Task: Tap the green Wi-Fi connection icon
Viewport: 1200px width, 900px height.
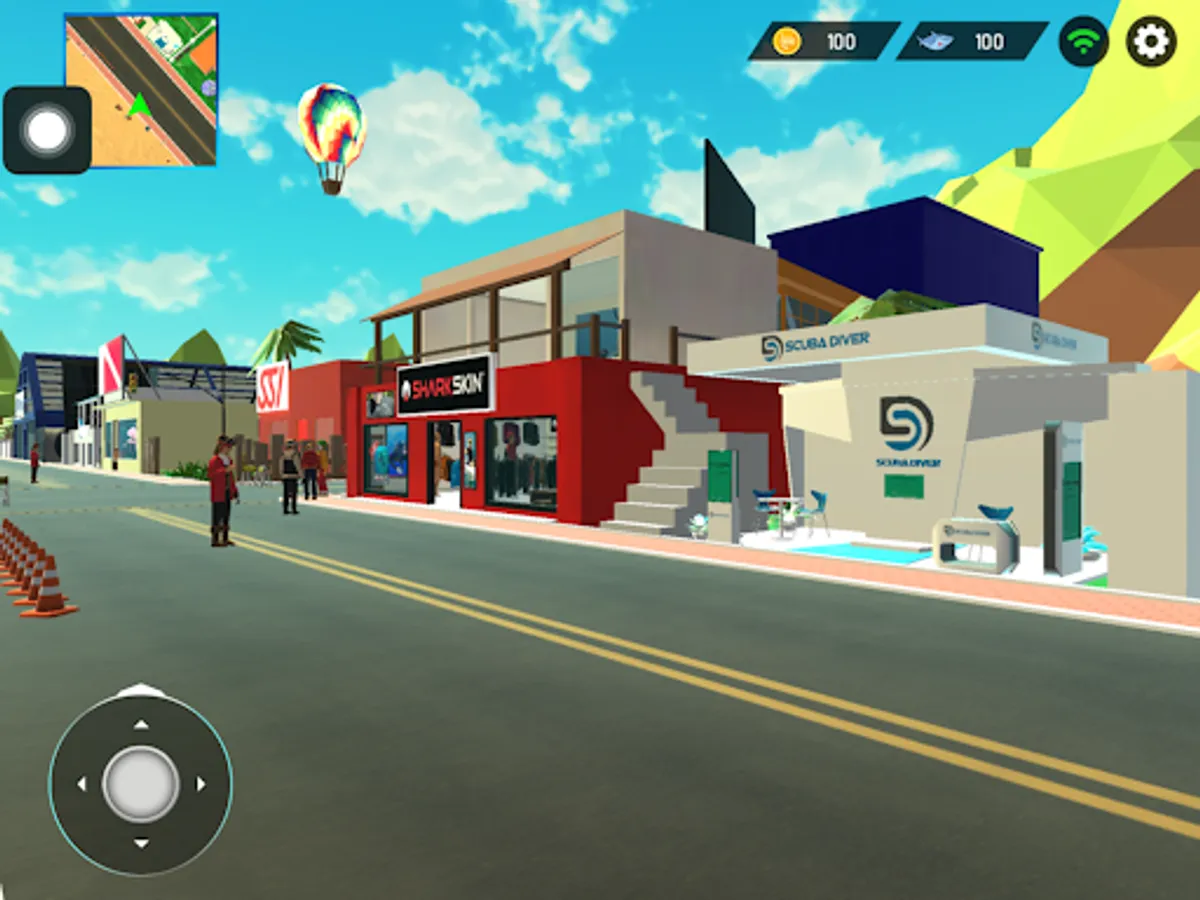Action: tap(1084, 42)
